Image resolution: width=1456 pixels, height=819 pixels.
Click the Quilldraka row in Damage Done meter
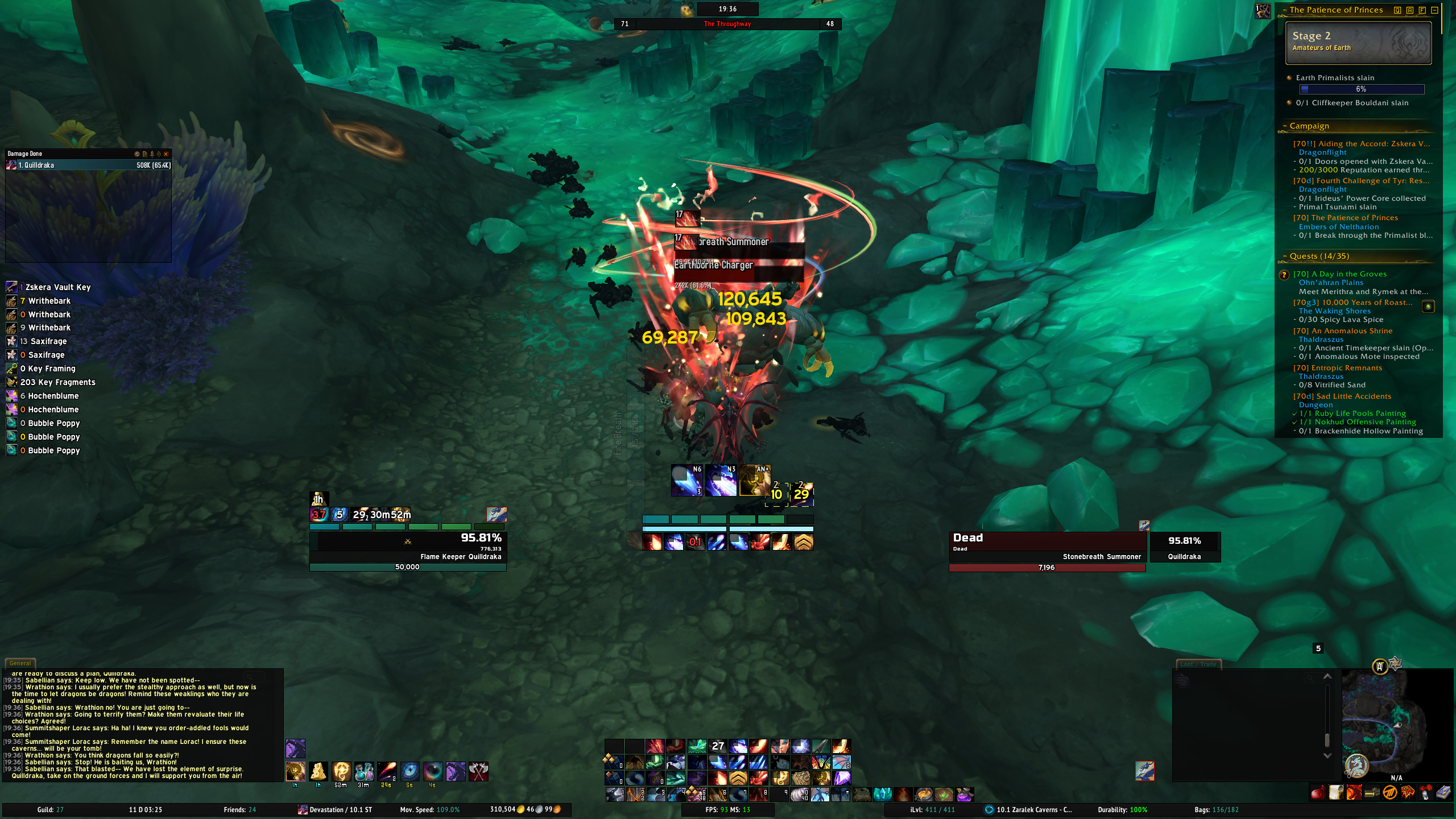[88, 166]
